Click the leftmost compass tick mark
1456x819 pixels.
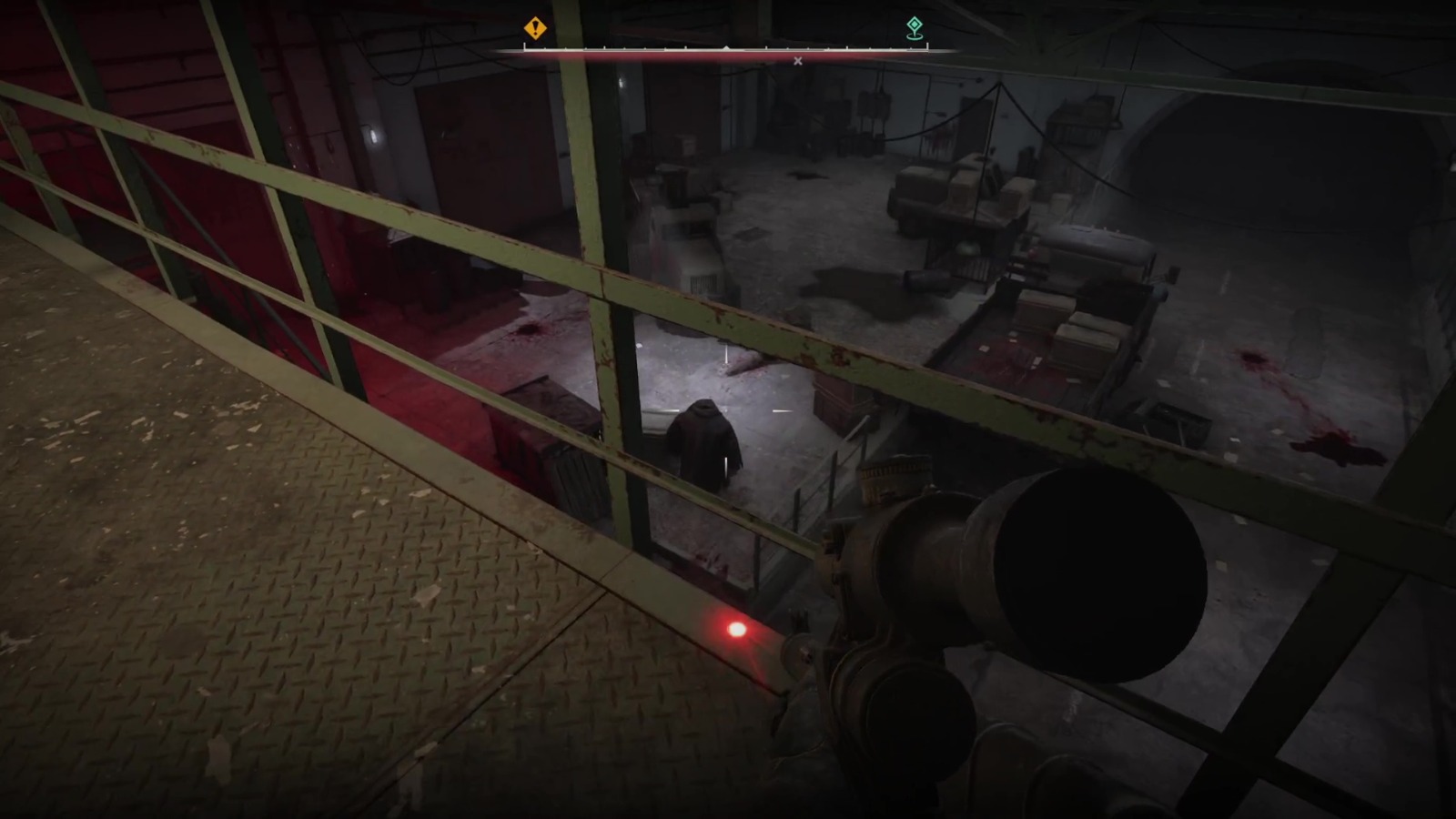pyautogui.click(x=526, y=47)
